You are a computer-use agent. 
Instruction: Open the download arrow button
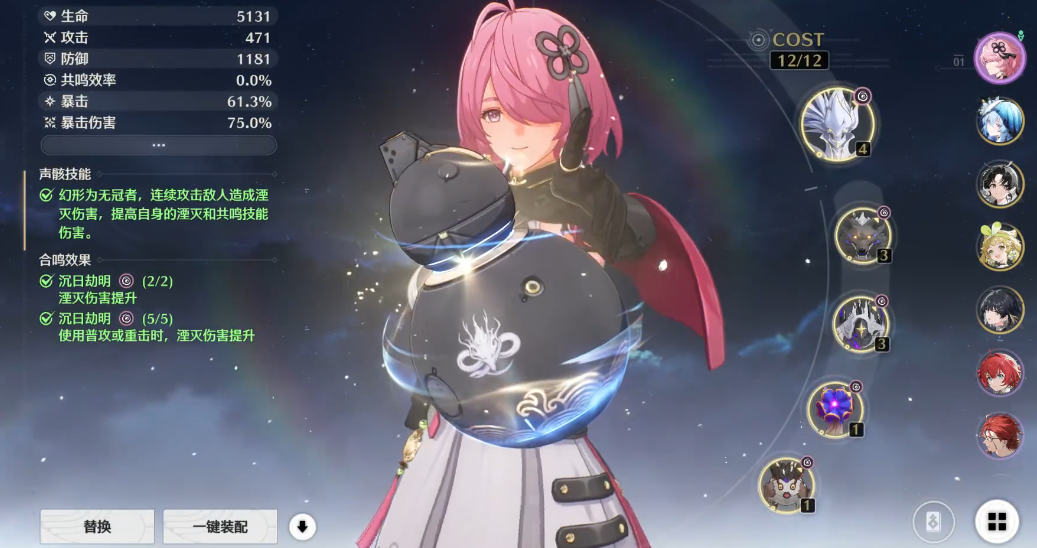(x=301, y=526)
